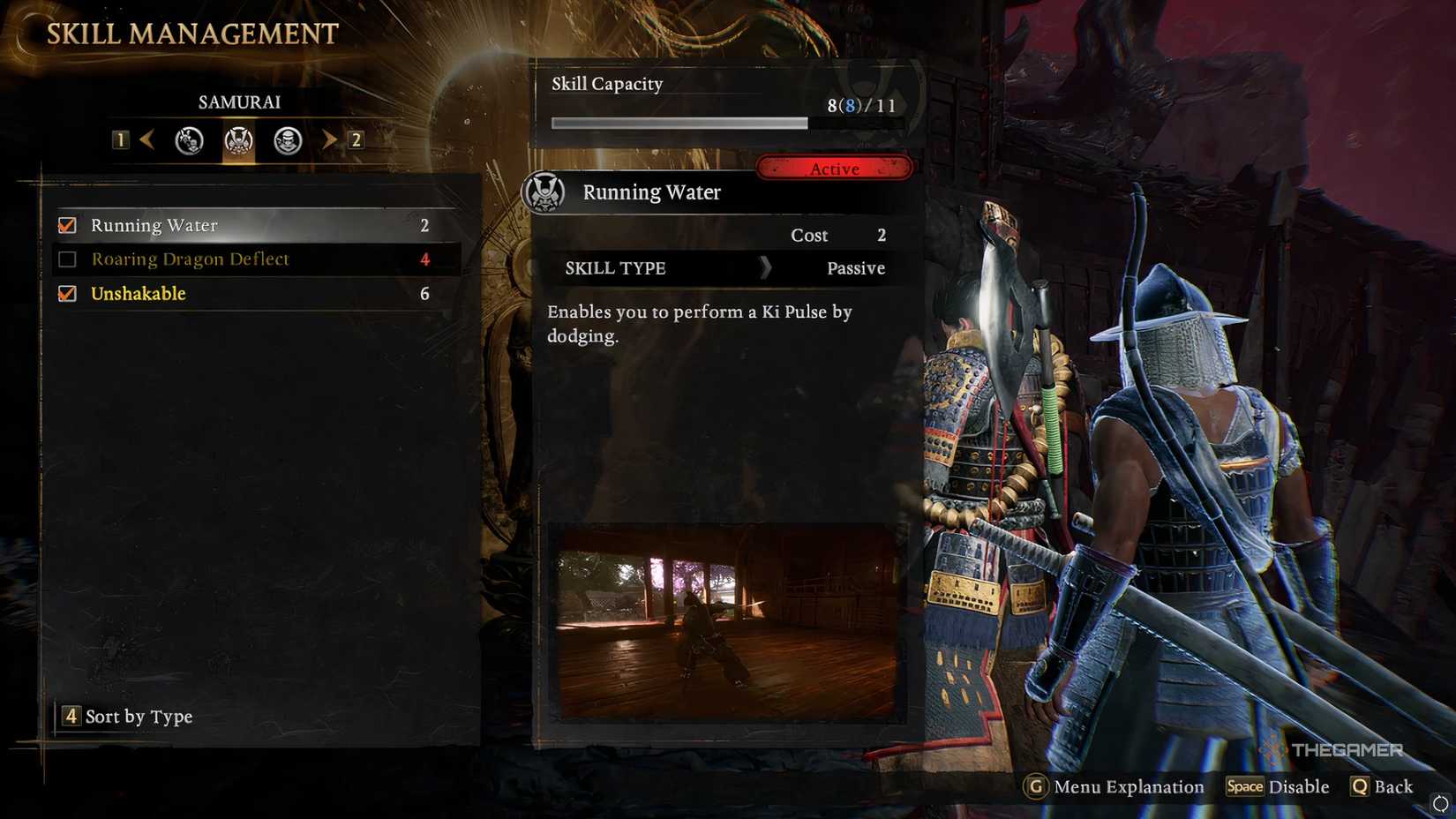Image resolution: width=1456 pixels, height=819 pixels.
Task: Open the left skill category icon
Action: (x=188, y=140)
